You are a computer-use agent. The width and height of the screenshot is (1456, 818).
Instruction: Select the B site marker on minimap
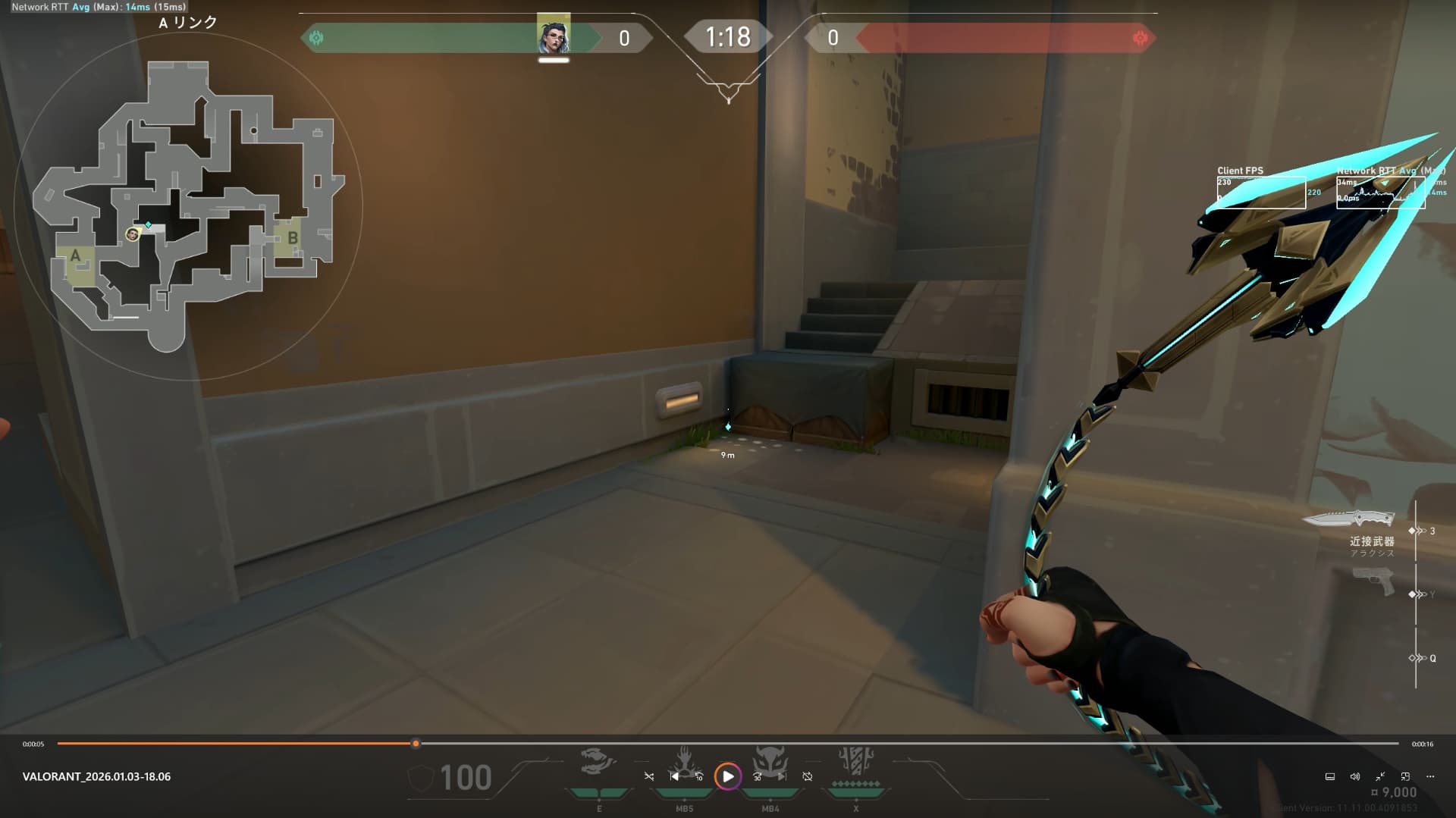[292, 238]
